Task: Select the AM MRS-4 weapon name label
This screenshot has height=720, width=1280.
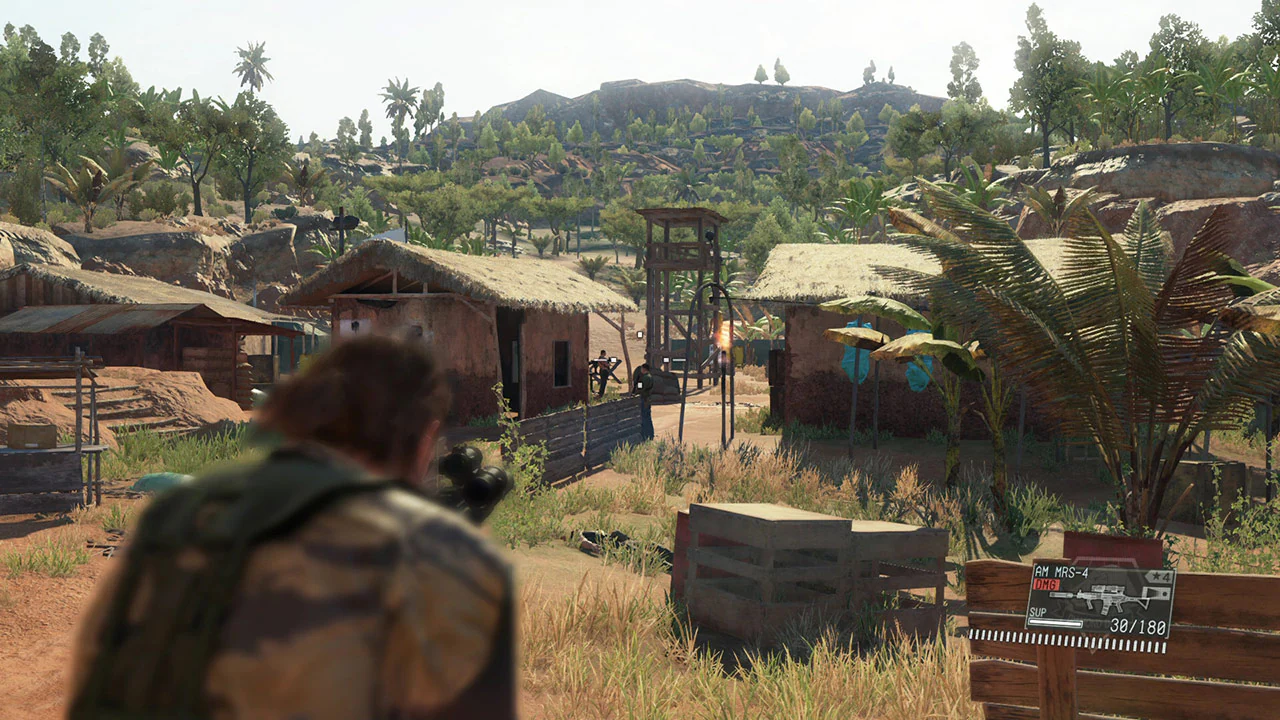Action: (1062, 572)
